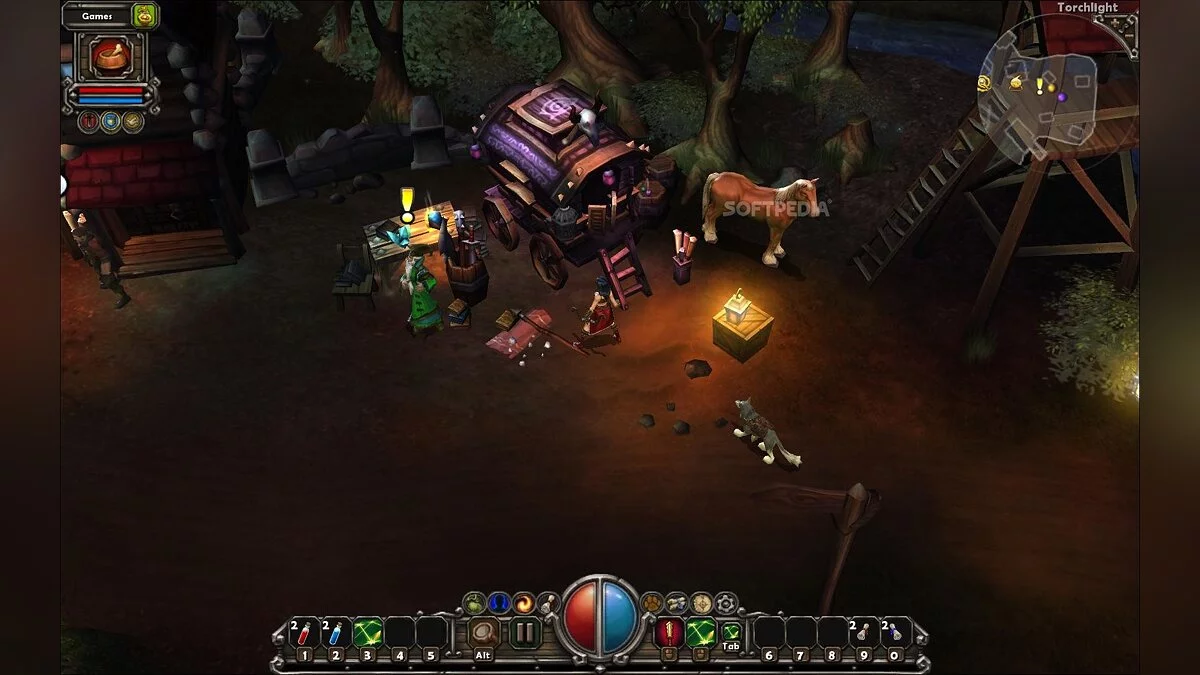This screenshot has height=675, width=1200.
Task: Zoom in the minimap with the plus button
Action: coord(1128,23)
